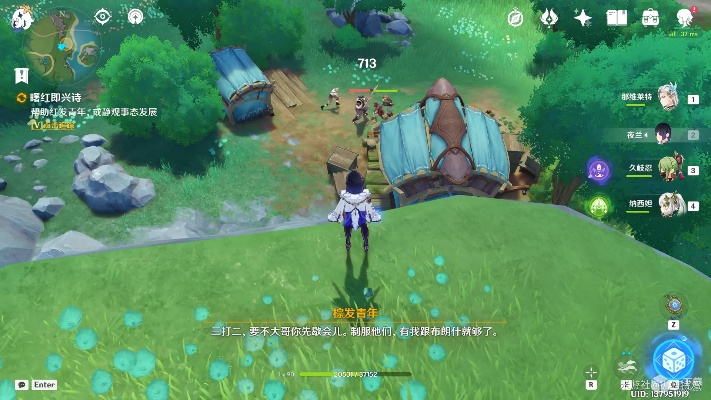Open the compass icon in top bar
Image resolution: width=711 pixels, height=400 pixels.
[516, 17]
